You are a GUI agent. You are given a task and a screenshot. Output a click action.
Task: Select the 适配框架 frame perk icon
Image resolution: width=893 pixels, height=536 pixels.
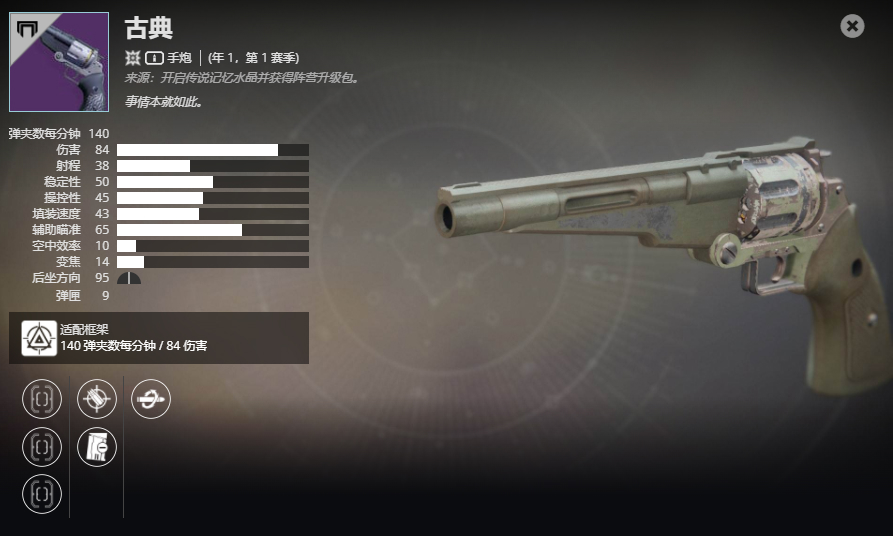[x=39, y=339]
